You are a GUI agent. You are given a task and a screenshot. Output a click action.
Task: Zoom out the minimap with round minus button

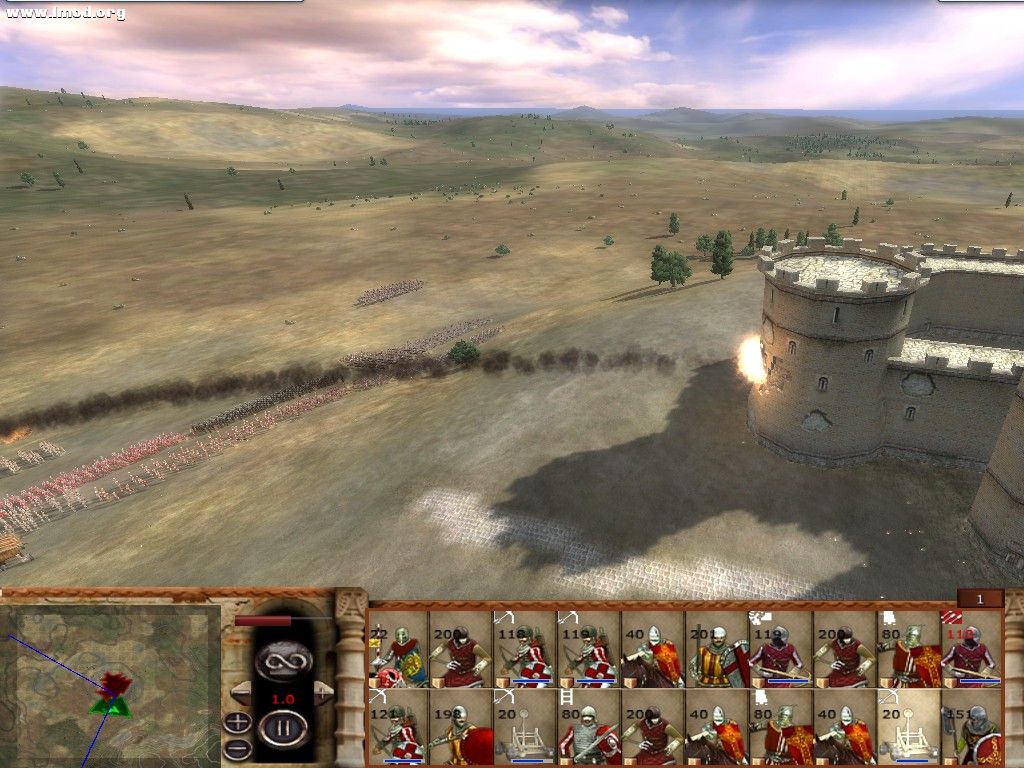point(237,749)
